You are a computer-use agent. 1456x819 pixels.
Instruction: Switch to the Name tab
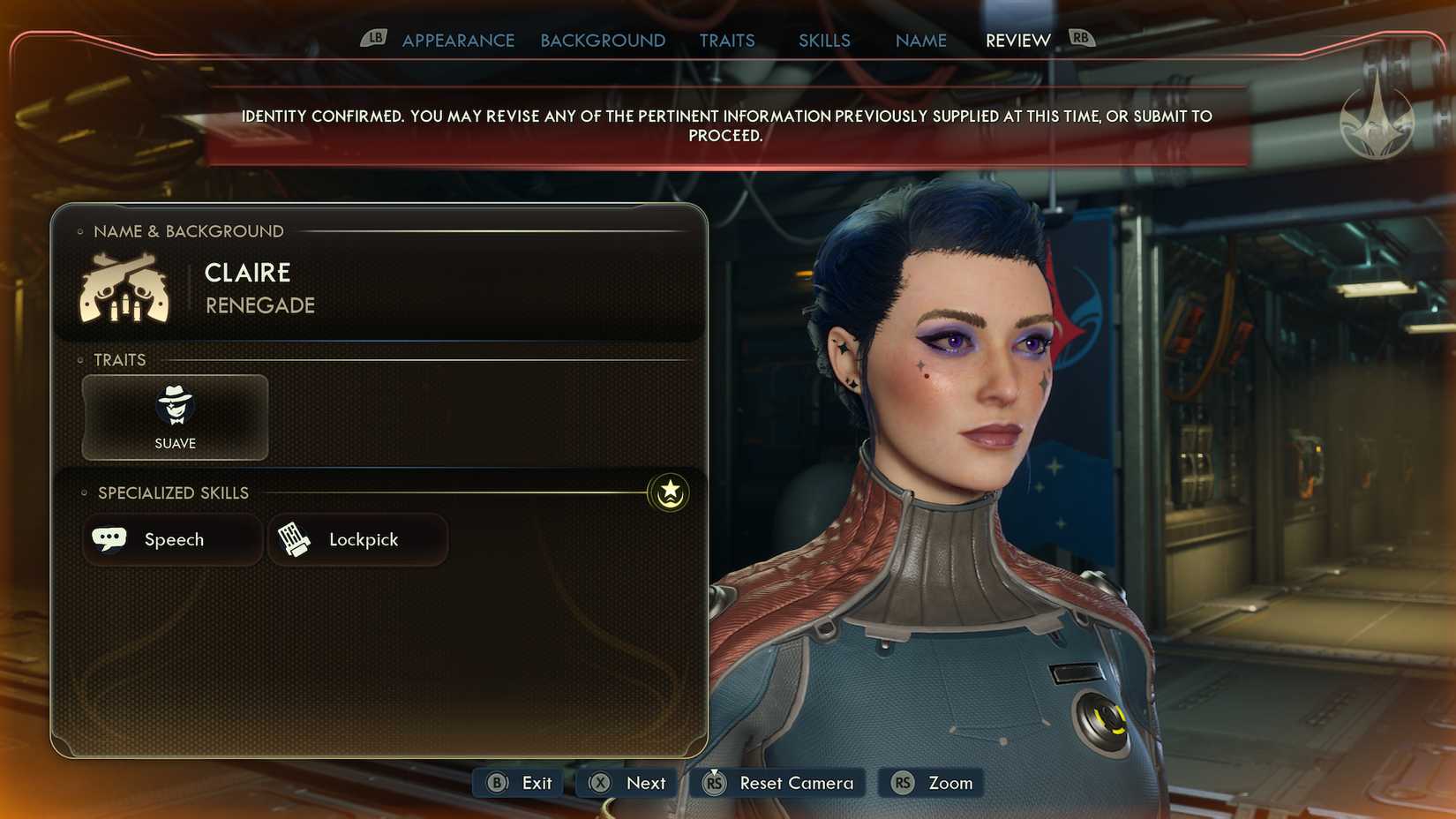pyautogui.click(x=920, y=41)
